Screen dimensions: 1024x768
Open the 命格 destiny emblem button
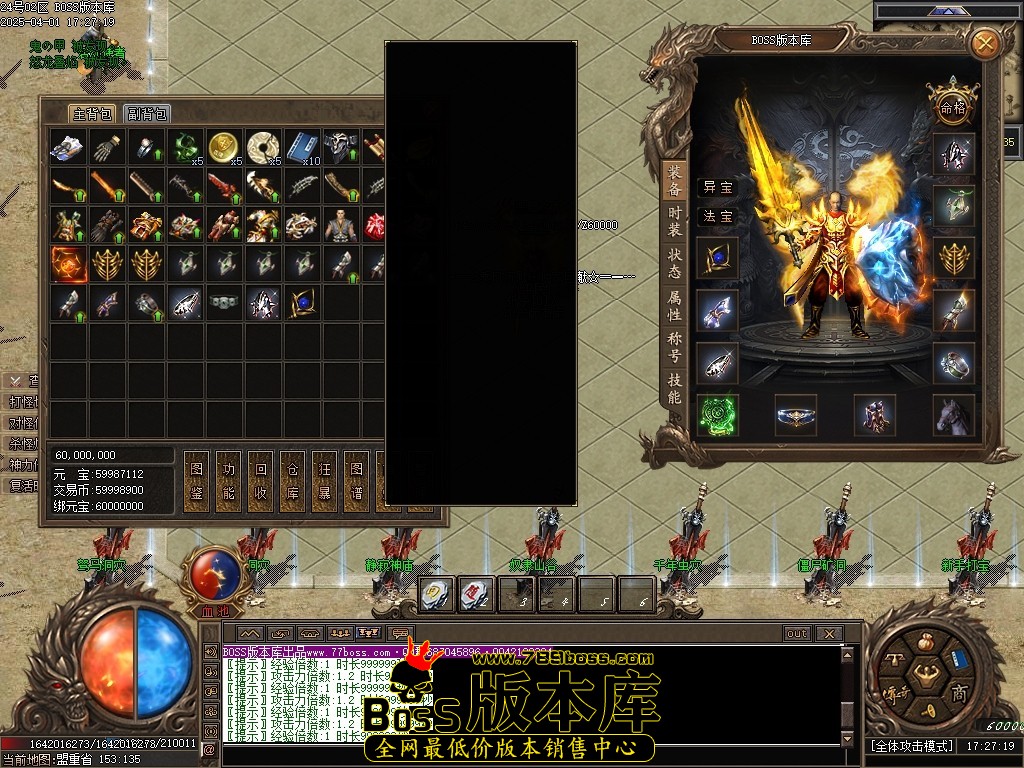coord(952,104)
